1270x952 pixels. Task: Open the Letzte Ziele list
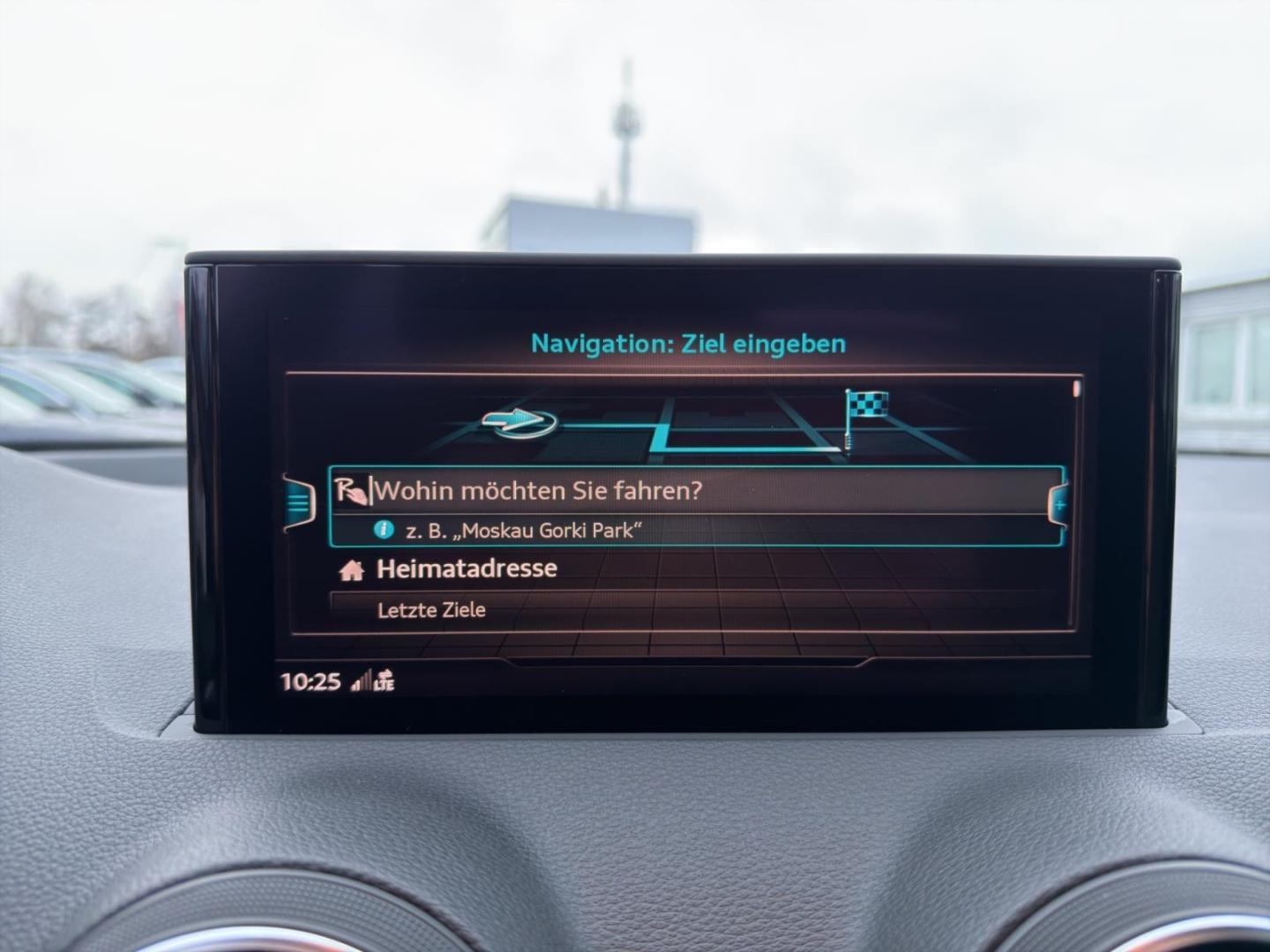coord(431,610)
